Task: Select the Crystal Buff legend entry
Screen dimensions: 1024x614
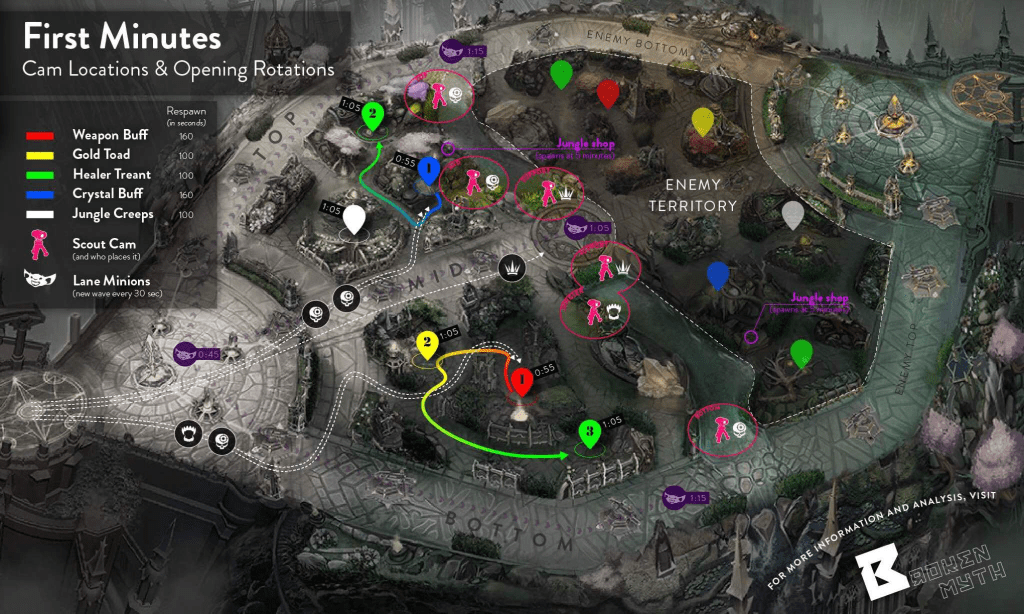Action: click(106, 195)
